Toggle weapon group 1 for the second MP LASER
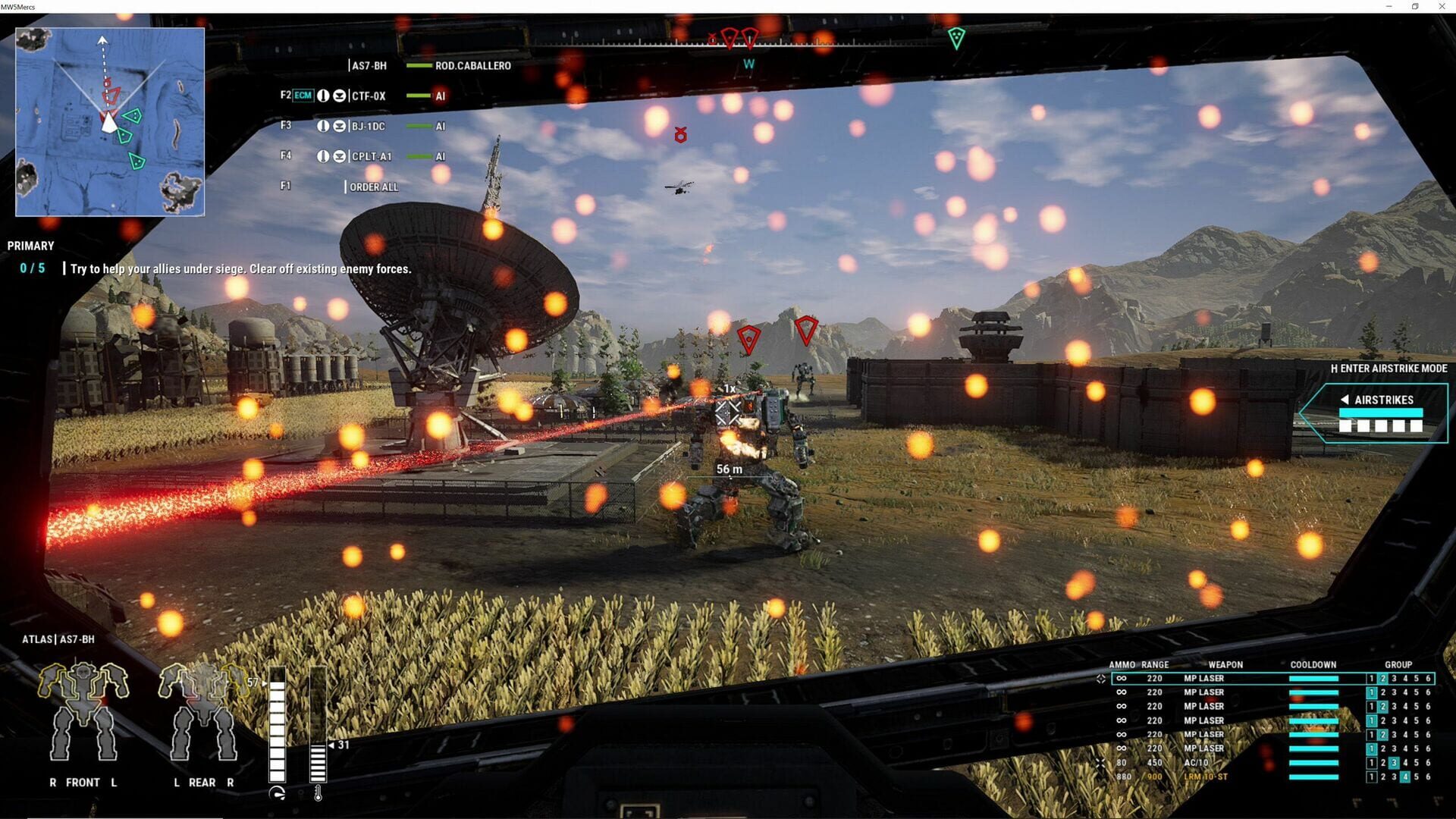Screen dimensions: 1456x819 [1371, 692]
